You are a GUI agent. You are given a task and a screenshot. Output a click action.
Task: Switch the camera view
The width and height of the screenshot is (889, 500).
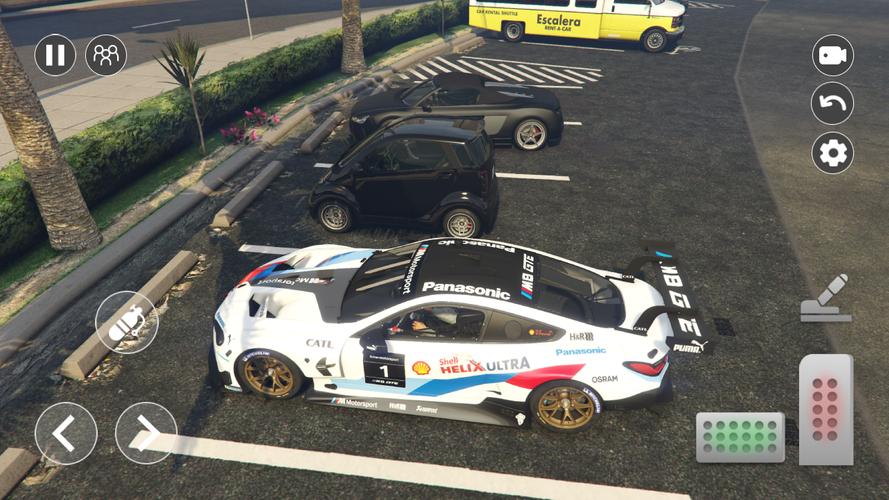pyautogui.click(x=832, y=56)
